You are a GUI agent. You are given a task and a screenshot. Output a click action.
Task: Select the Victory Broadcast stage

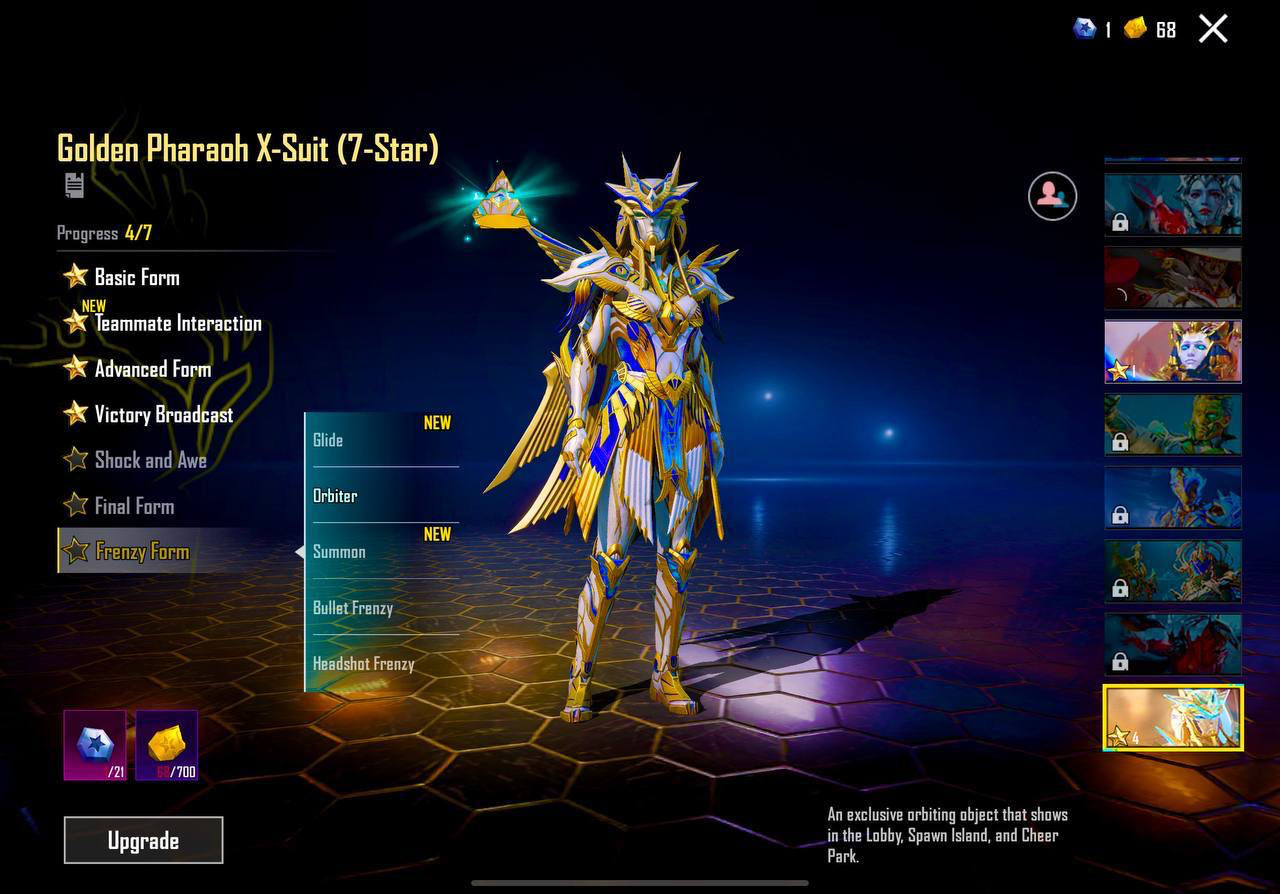(x=163, y=415)
